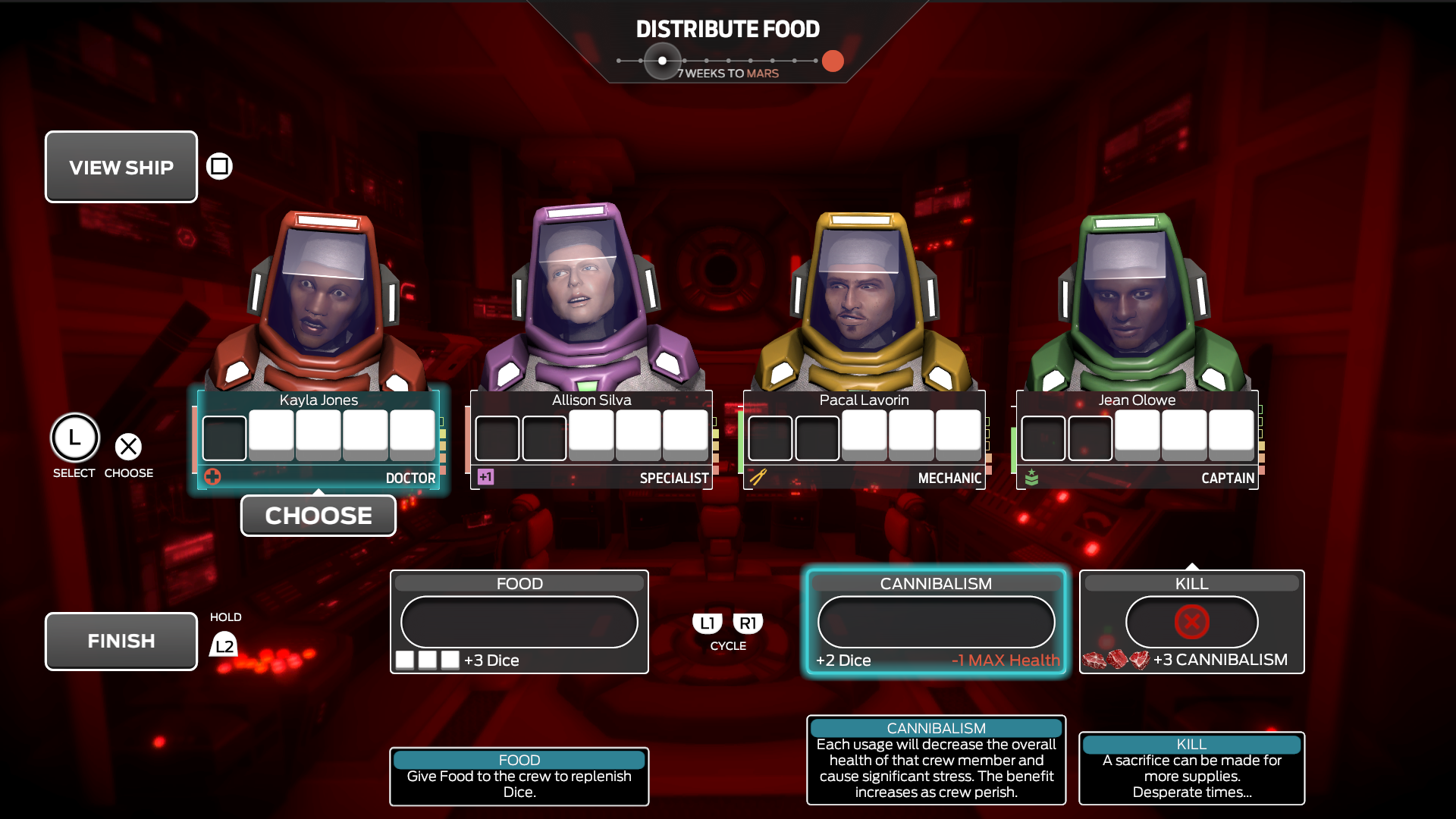Click the red X sacrifice icon in KILL panel

[1192, 622]
